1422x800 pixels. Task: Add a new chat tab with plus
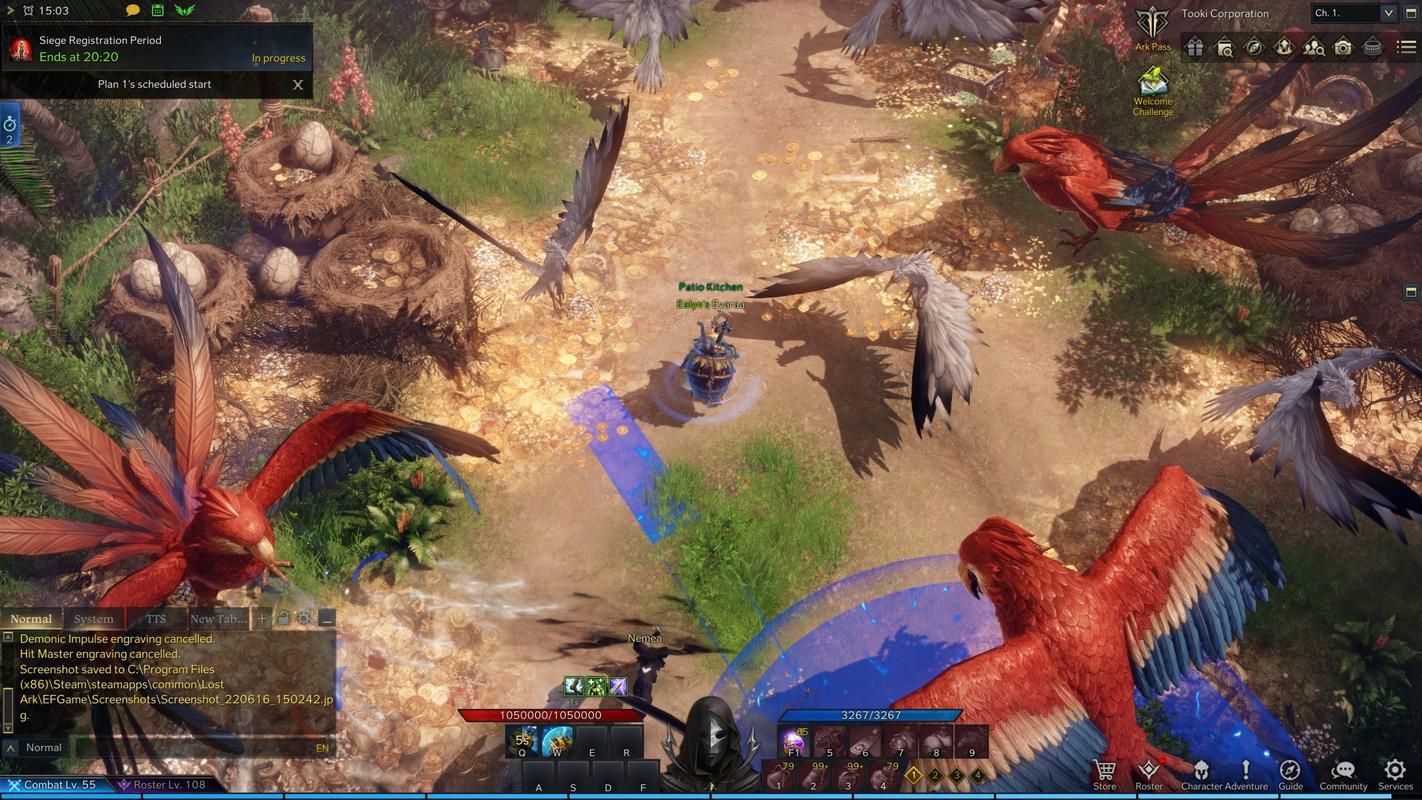(x=262, y=619)
